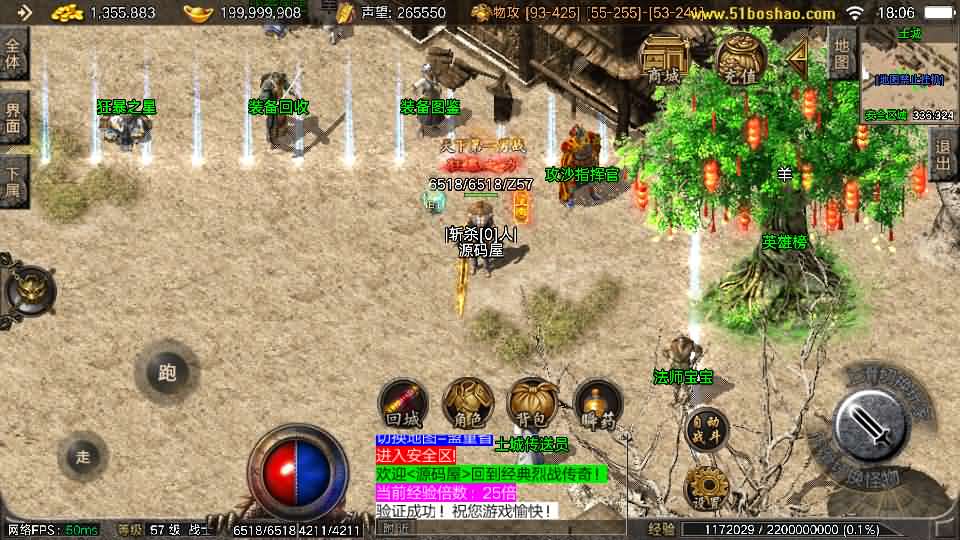The image size is (960, 540).
Task: Tap the 走 walk button
Action: coord(83,457)
